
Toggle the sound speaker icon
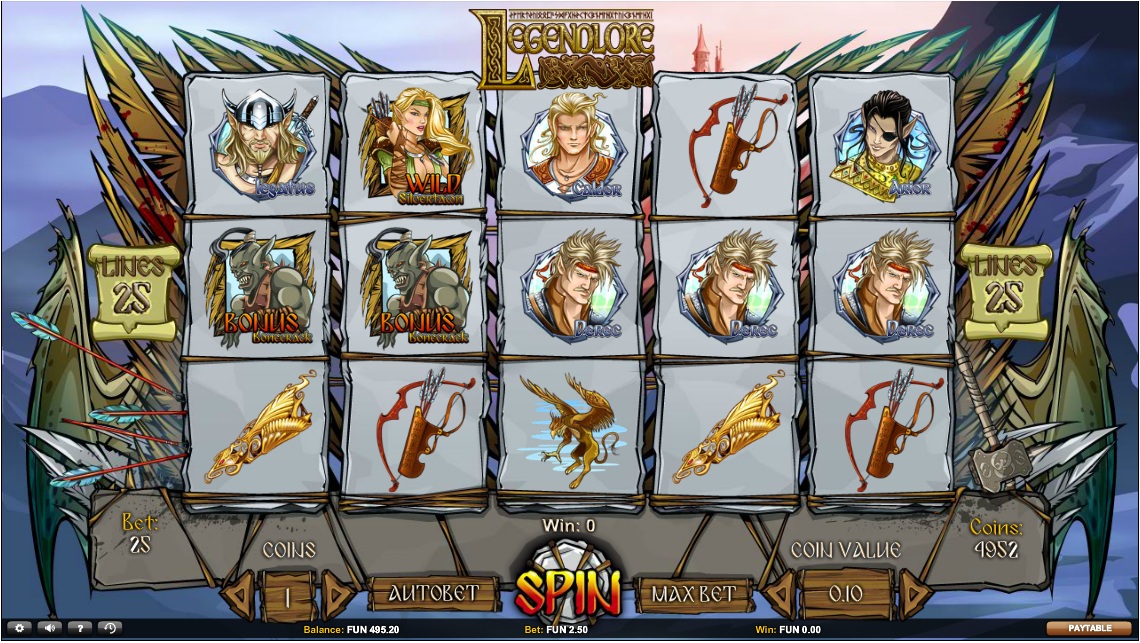coord(48,629)
